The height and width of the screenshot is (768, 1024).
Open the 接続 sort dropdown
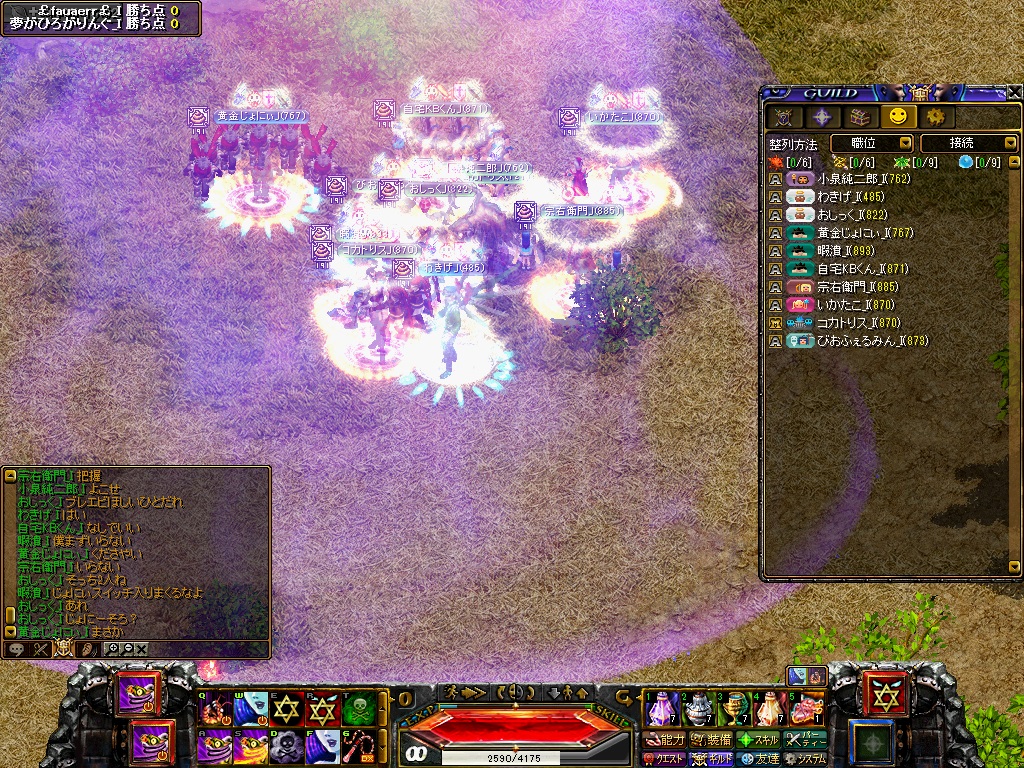(x=968, y=144)
